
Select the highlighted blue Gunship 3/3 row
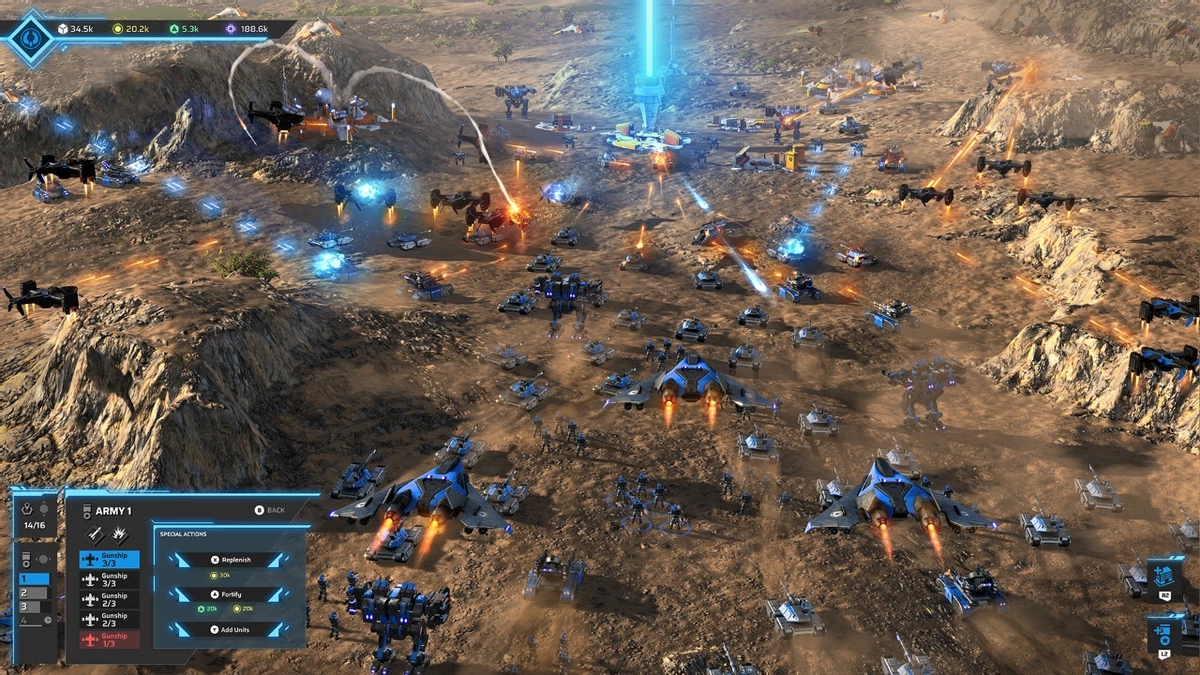109,560
